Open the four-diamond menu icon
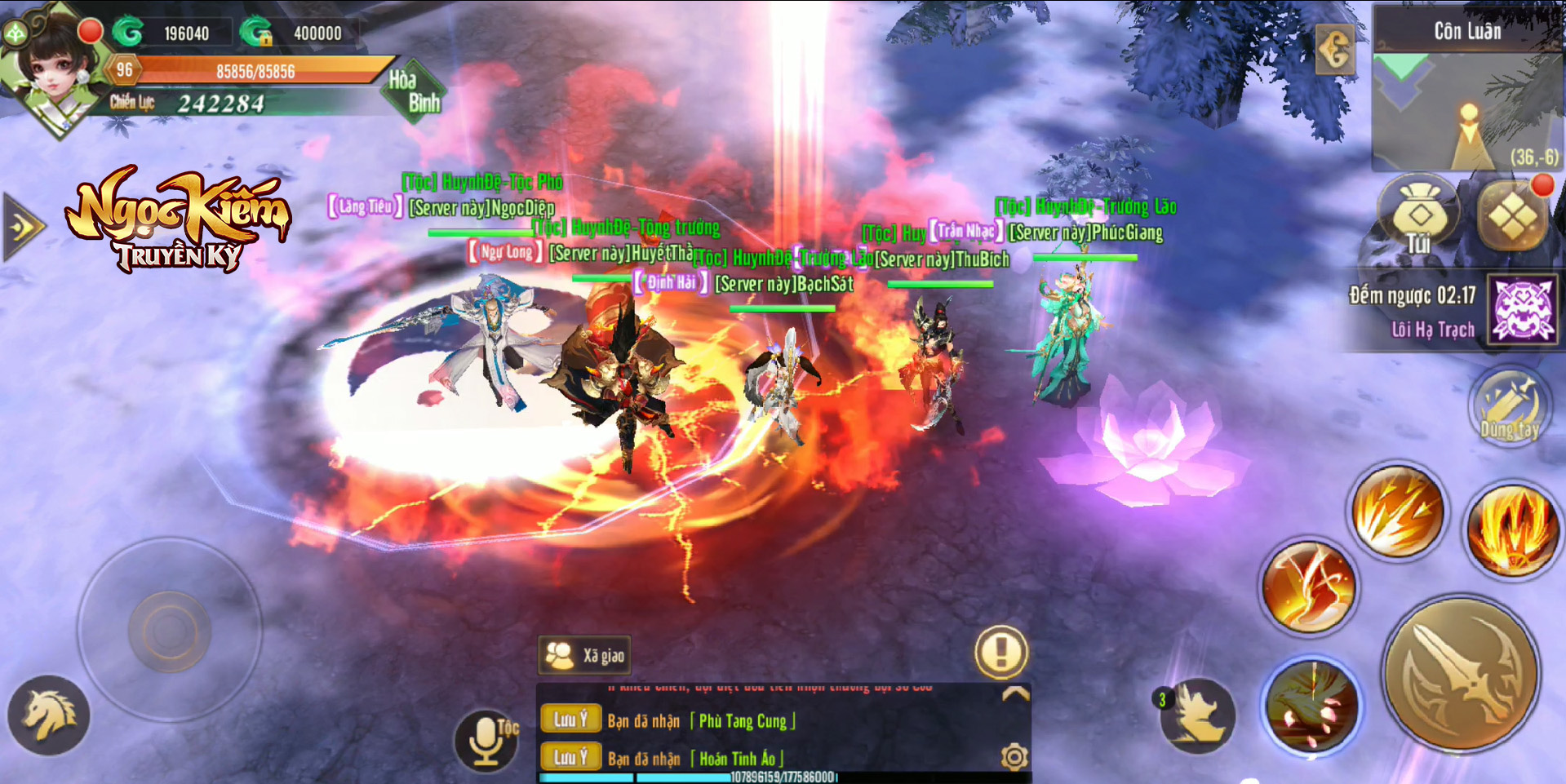This screenshot has width=1566, height=784. pos(1512,218)
